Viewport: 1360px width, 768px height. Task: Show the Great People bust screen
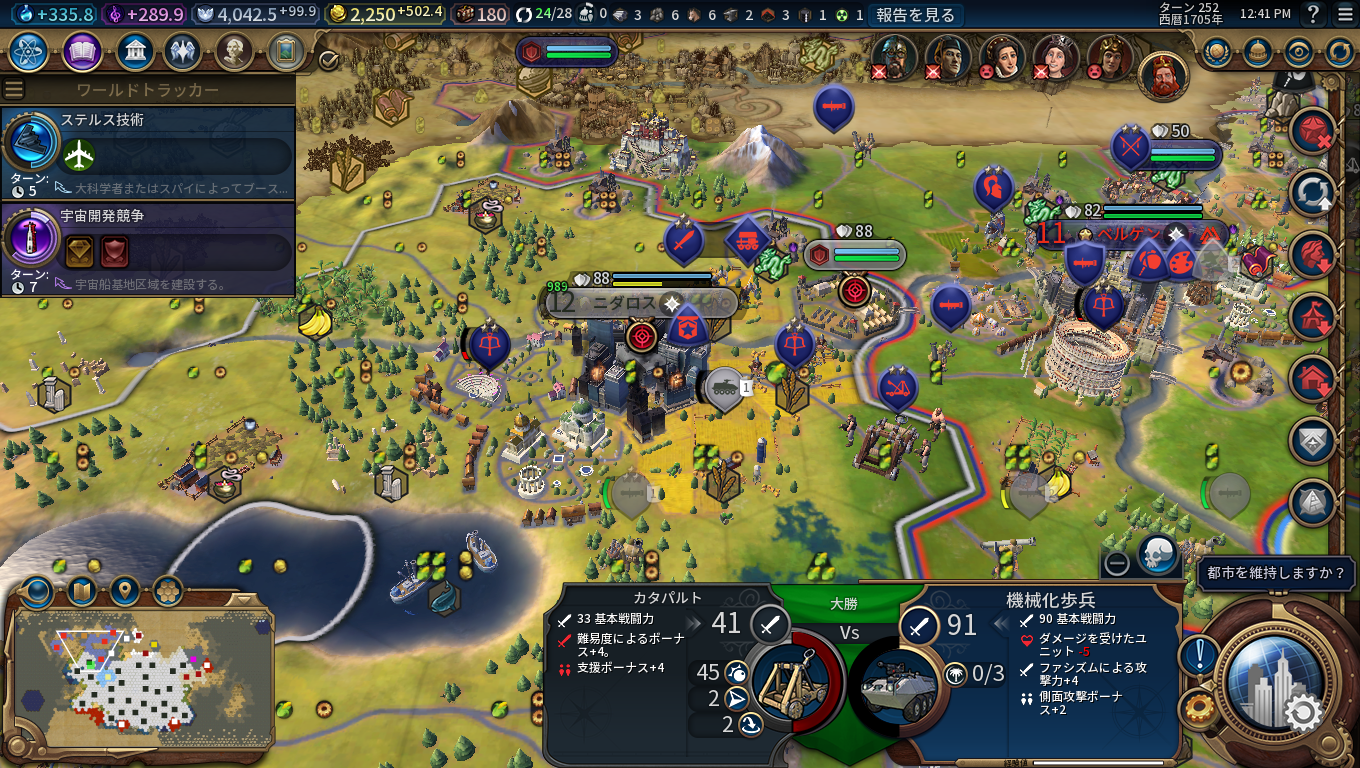(x=233, y=51)
